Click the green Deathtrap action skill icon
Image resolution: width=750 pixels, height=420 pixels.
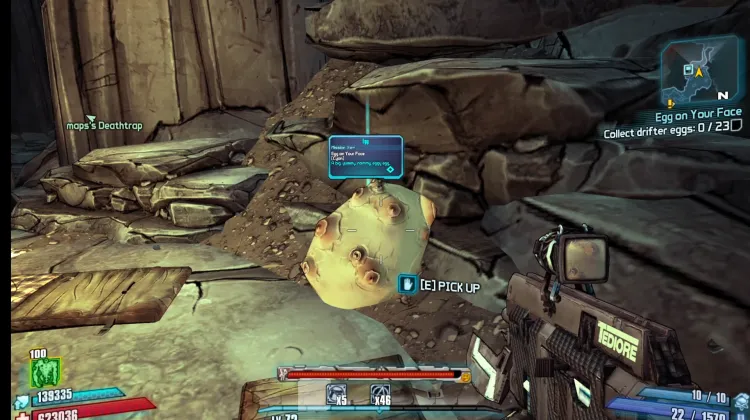pyautogui.click(x=46, y=372)
